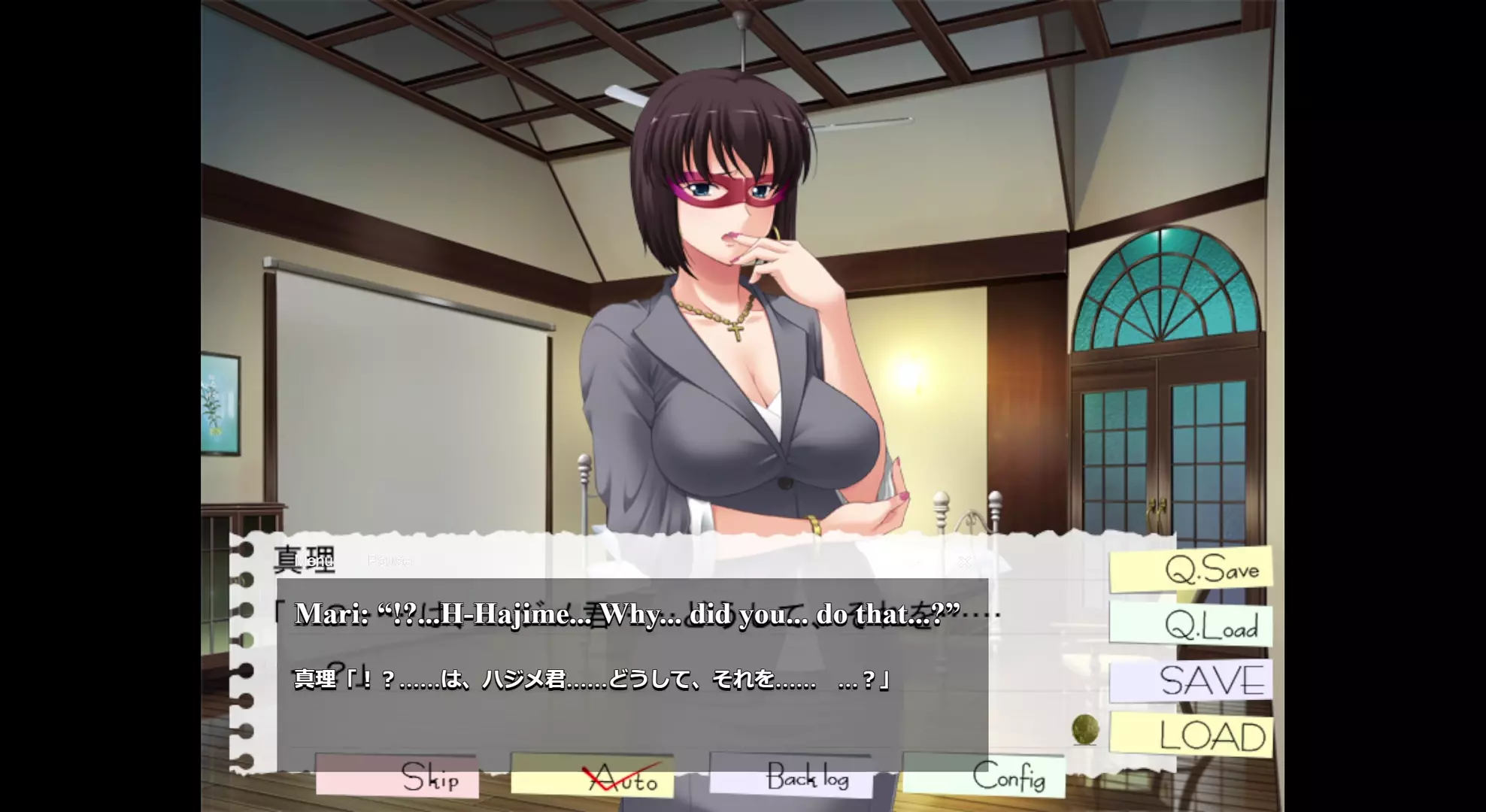
Task: Close the translation overlay window
Action: coord(965,561)
